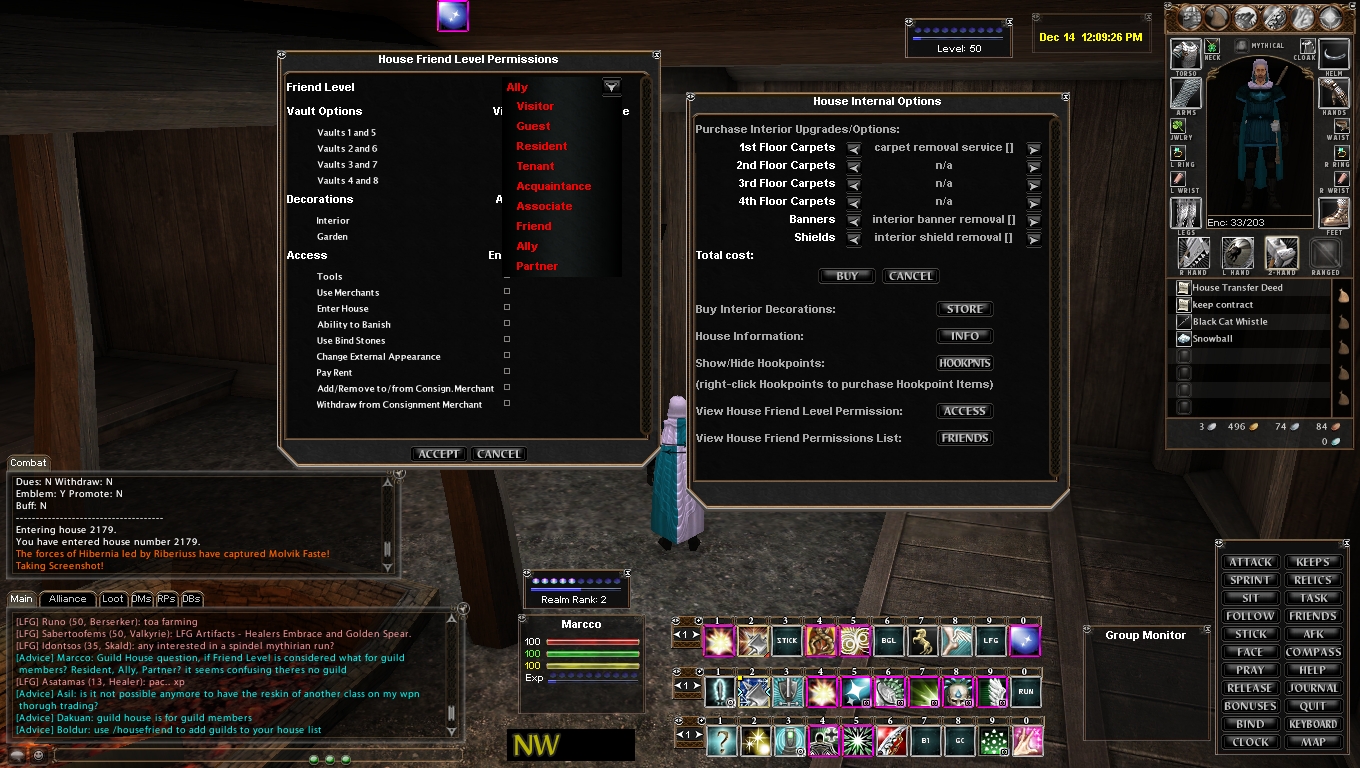The width and height of the screenshot is (1360, 768).
Task: Use the Stick hotbar slot
Action: [x=788, y=641]
